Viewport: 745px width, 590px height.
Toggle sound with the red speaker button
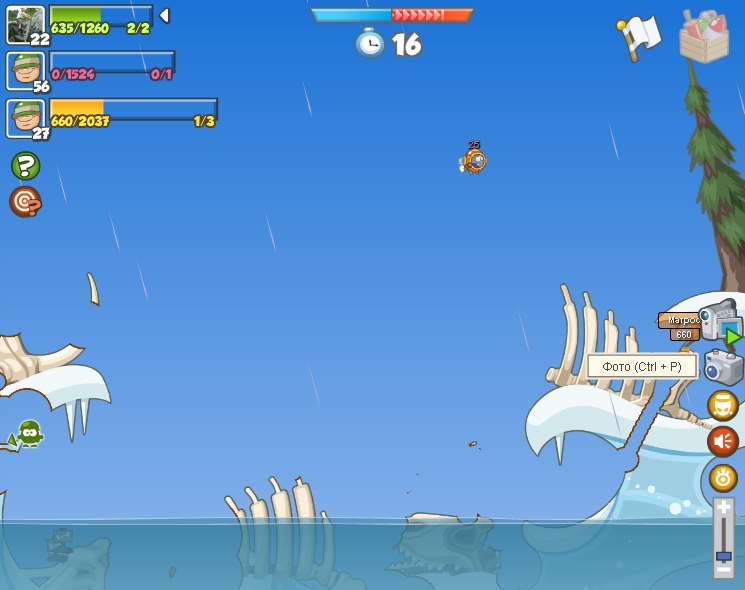coord(723,441)
